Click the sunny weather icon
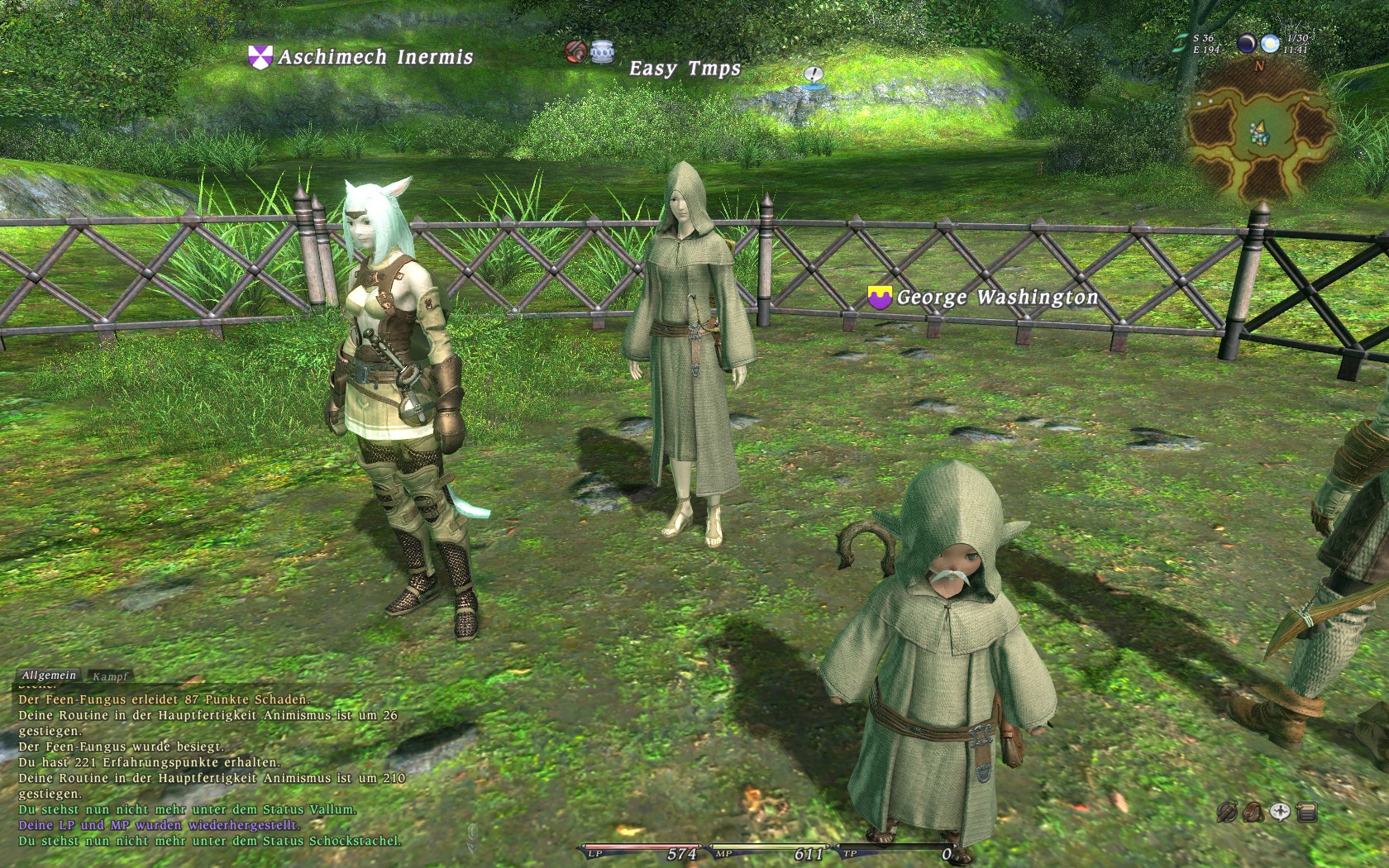Image resolution: width=1389 pixels, height=868 pixels. pos(1270,44)
